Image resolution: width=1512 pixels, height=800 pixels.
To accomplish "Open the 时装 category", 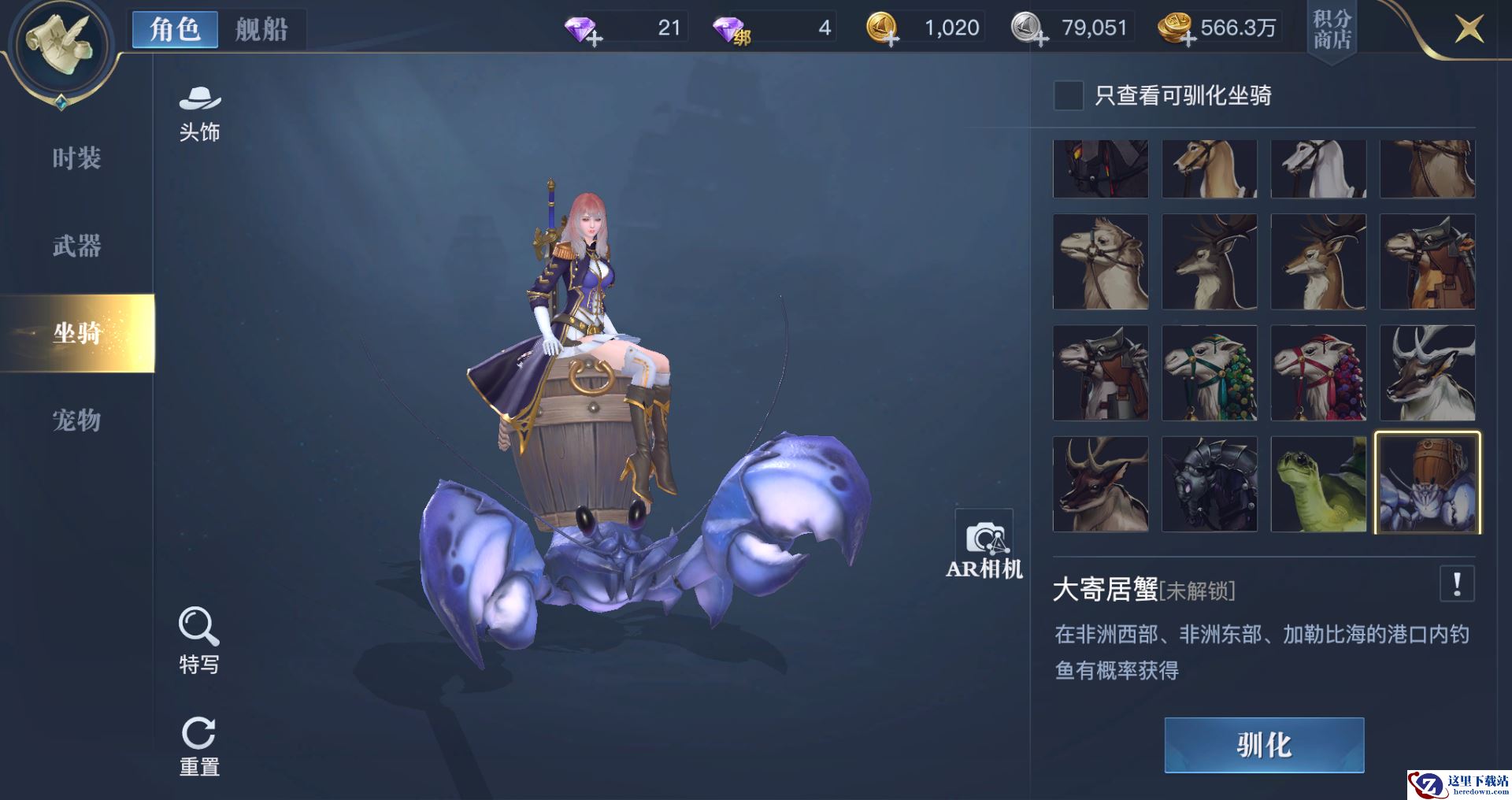I will tap(76, 158).
